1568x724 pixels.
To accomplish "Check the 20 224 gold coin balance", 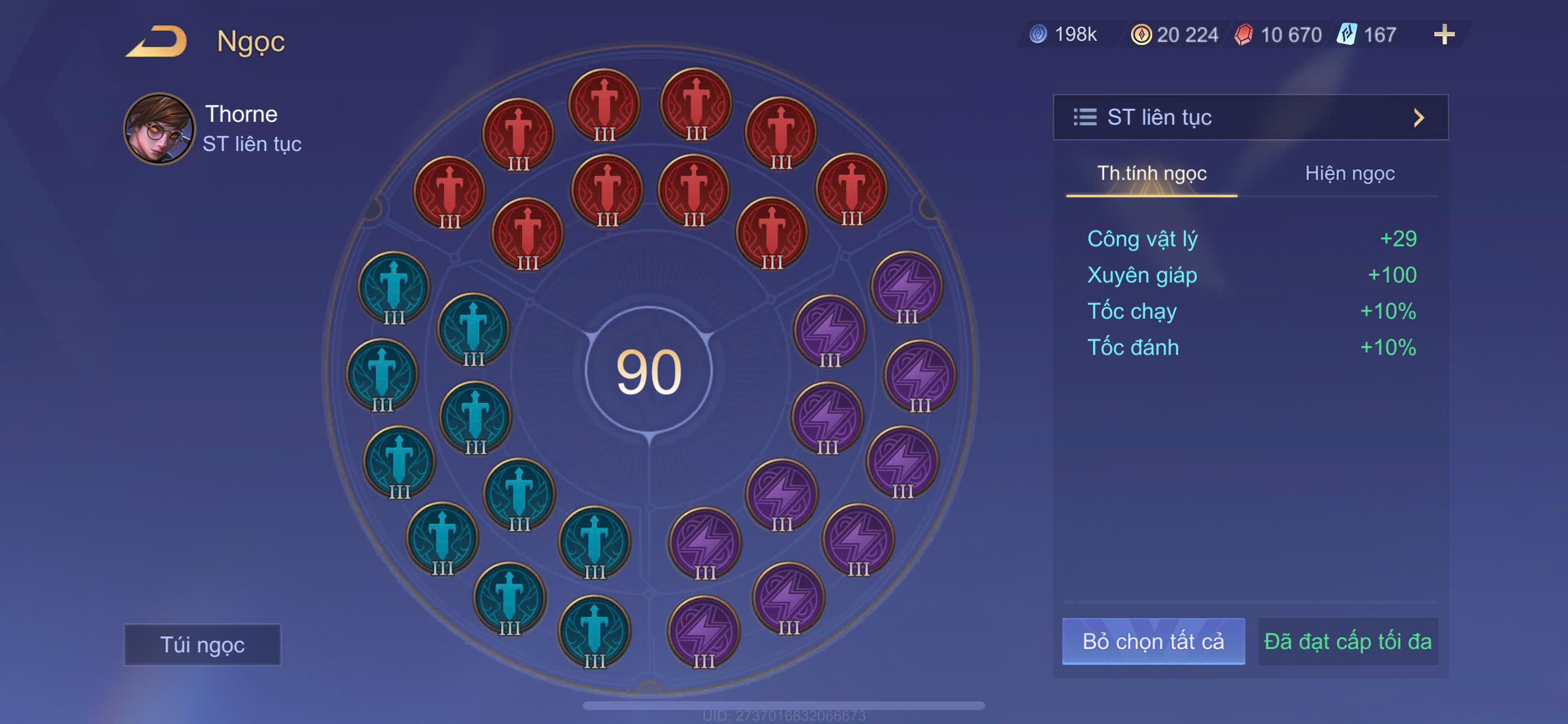I will point(1175,34).
